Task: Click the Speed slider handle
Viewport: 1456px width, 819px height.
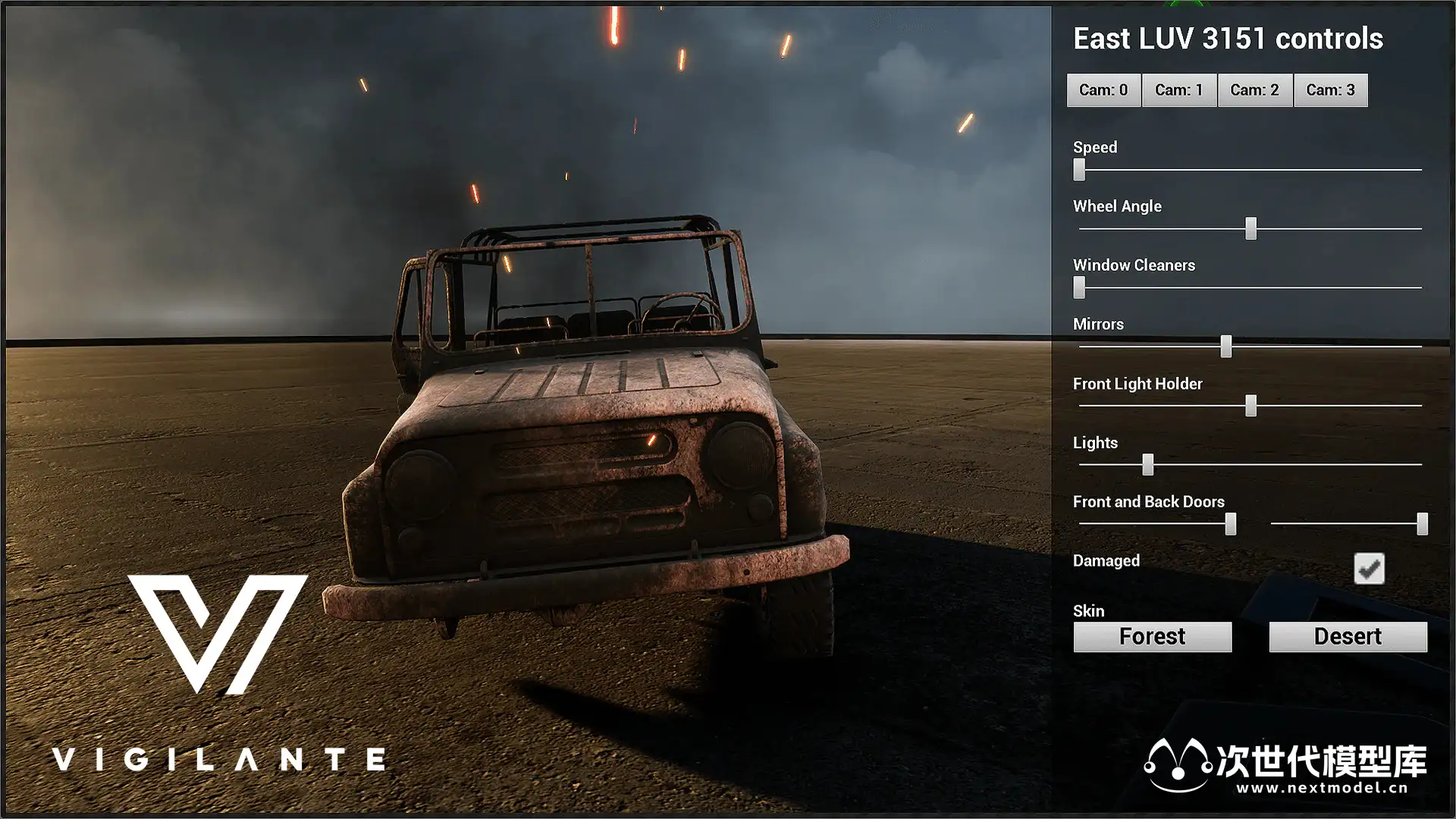Action: (x=1079, y=169)
